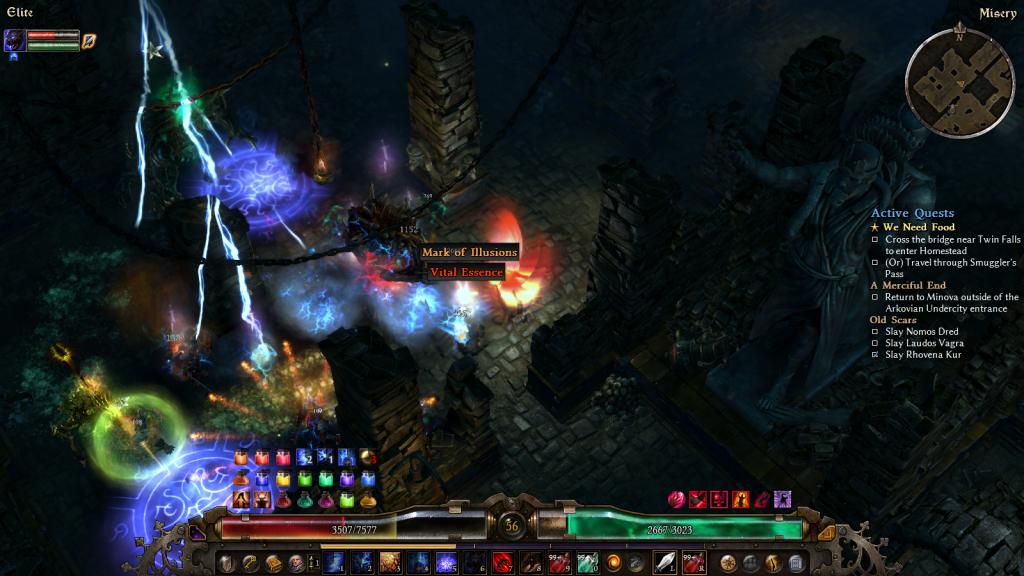Select the white blade left-click skill slot
The height and width of the screenshot is (576, 1024).
[665, 562]
